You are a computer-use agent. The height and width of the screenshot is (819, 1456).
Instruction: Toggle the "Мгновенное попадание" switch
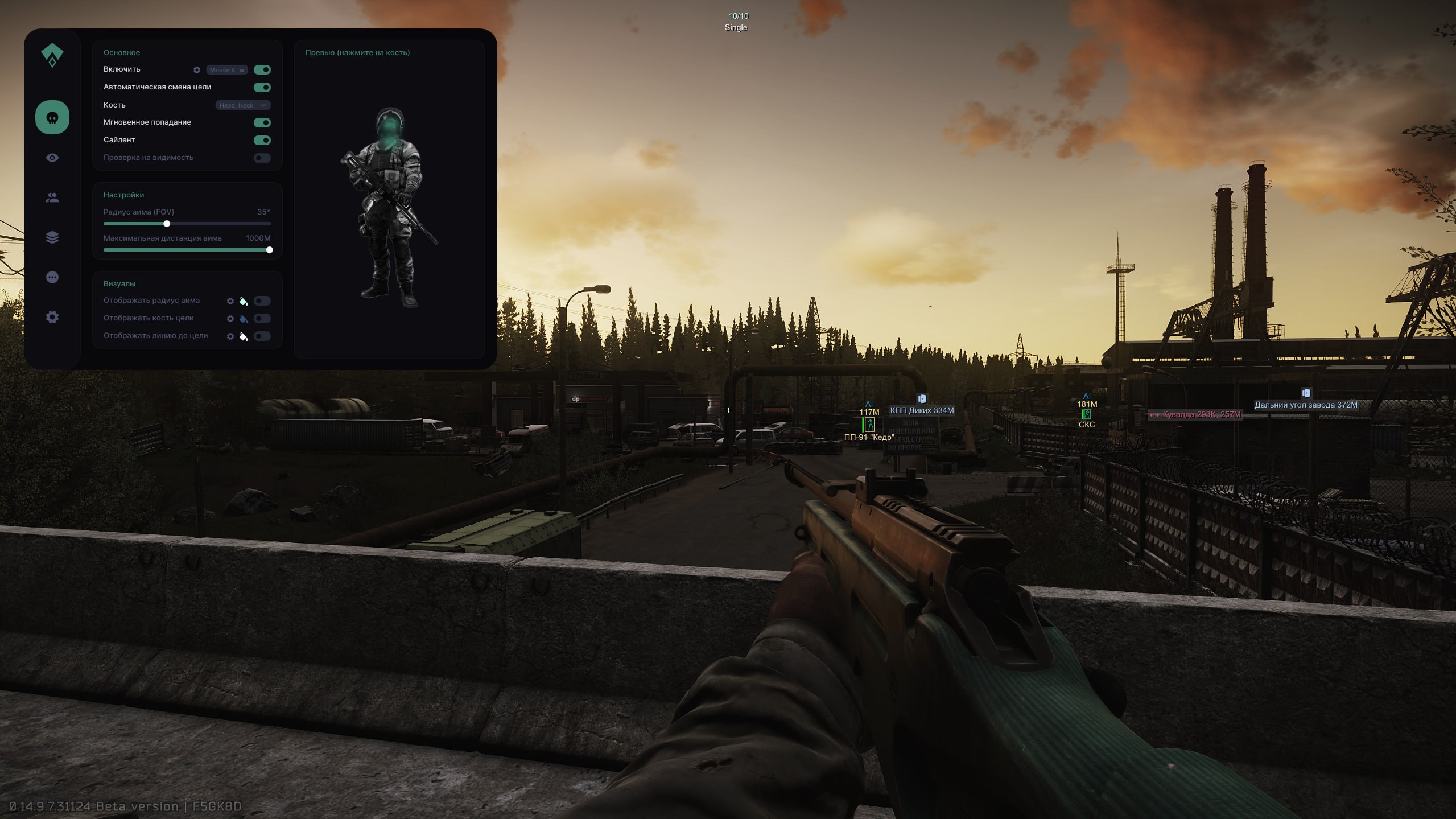pyautogui.click(x=262, y=122)
